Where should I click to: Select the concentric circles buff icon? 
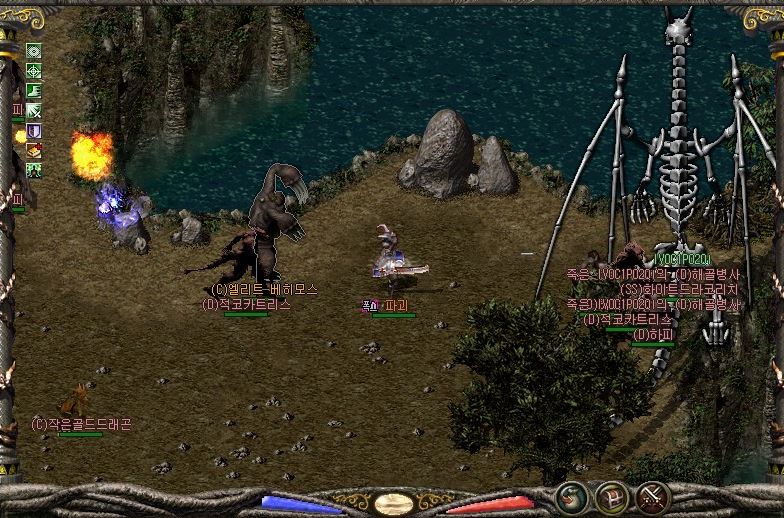coord(34,52)
